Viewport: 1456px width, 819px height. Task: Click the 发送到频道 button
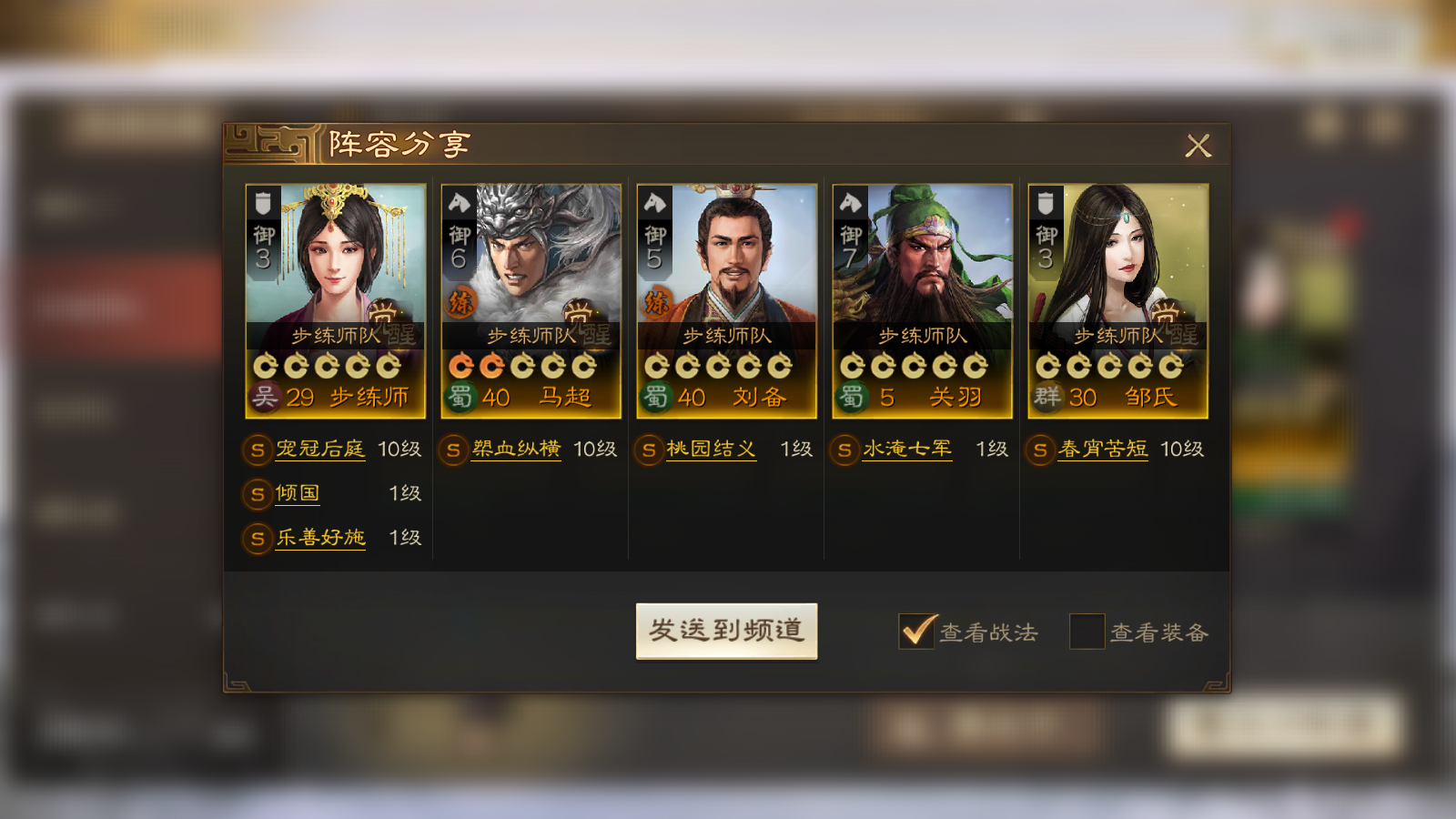coord(726,631)
